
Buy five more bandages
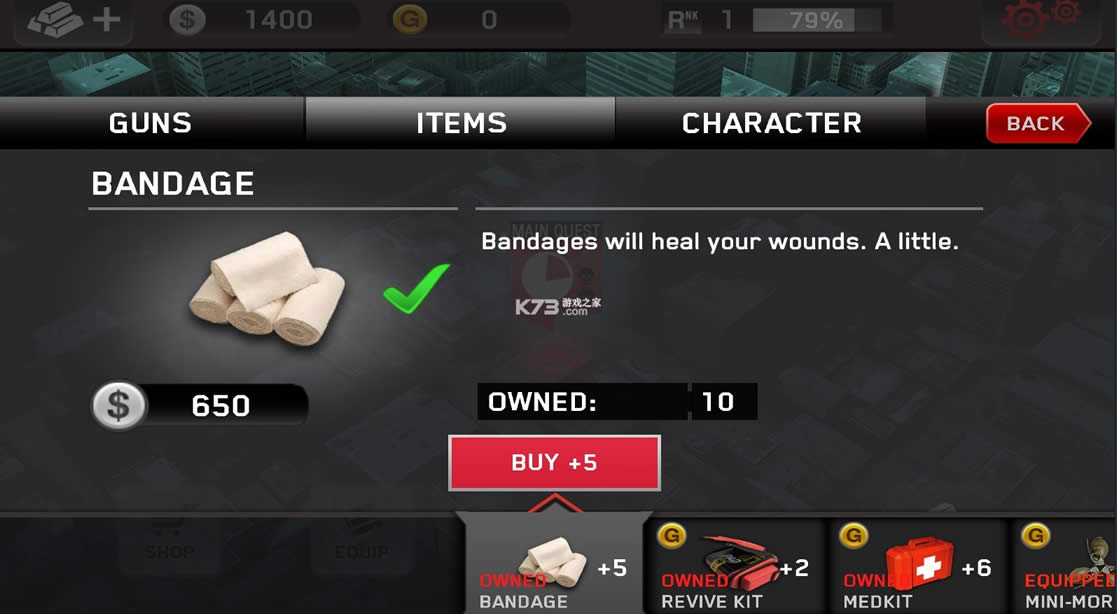point(554,463)
